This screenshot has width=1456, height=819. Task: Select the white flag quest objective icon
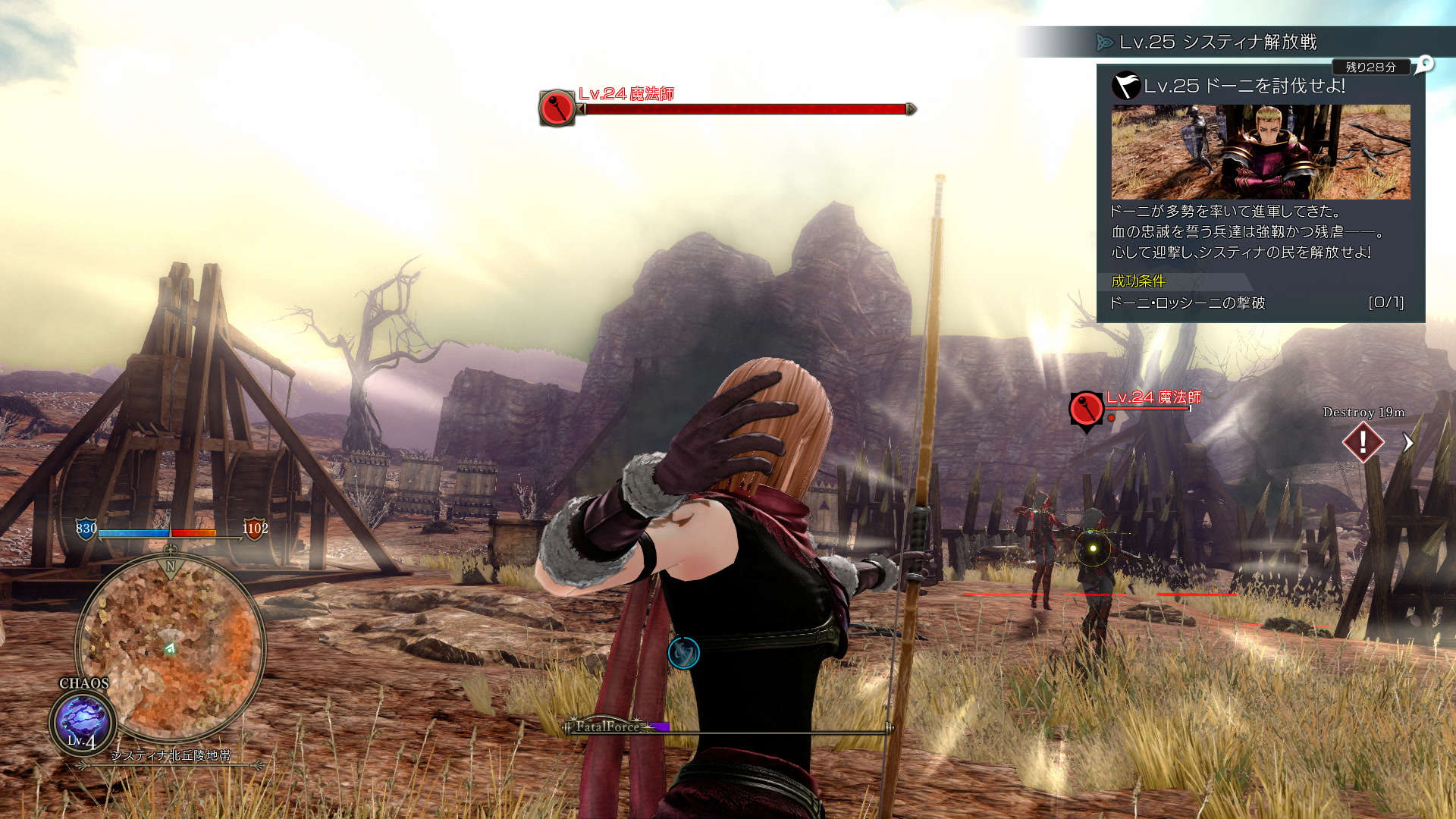click(x=1126, y=86)
